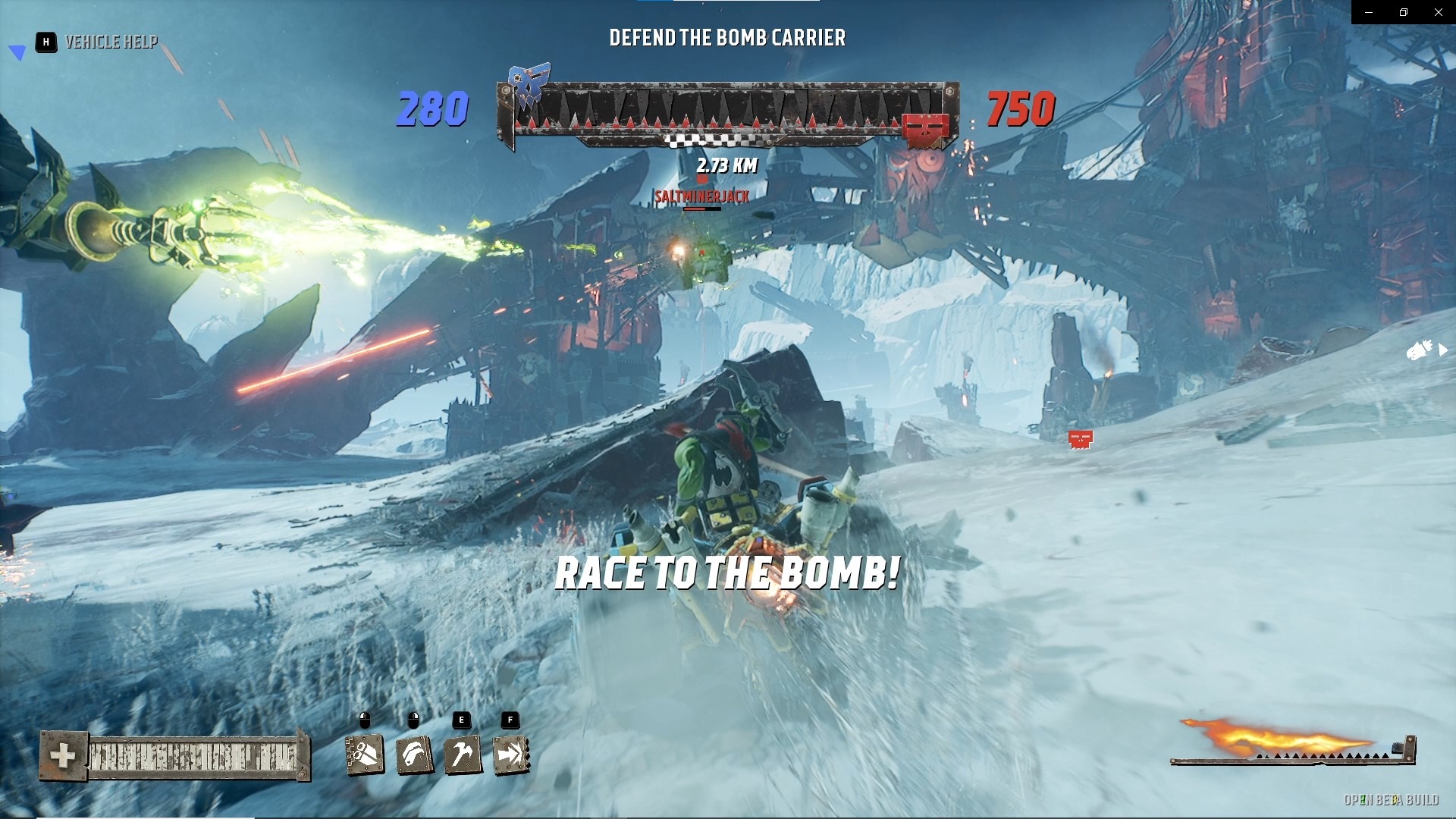The image size is (1456, 819).
Task: Activate the double-arrow boost ability
Action: tap(511, 755)
